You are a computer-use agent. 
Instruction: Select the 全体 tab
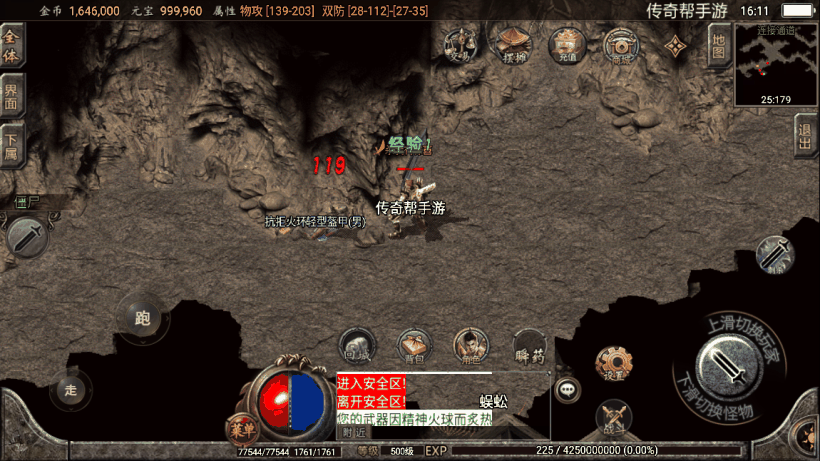pos(11,45)
